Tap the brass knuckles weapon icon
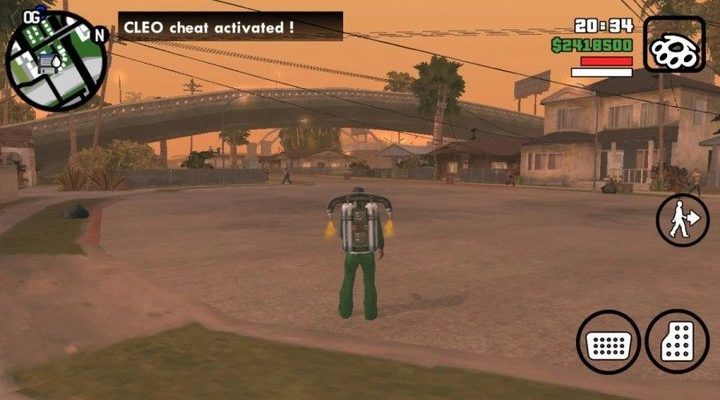Image resolution: width=720 pixels, height=400 pixels. [674, 45]
